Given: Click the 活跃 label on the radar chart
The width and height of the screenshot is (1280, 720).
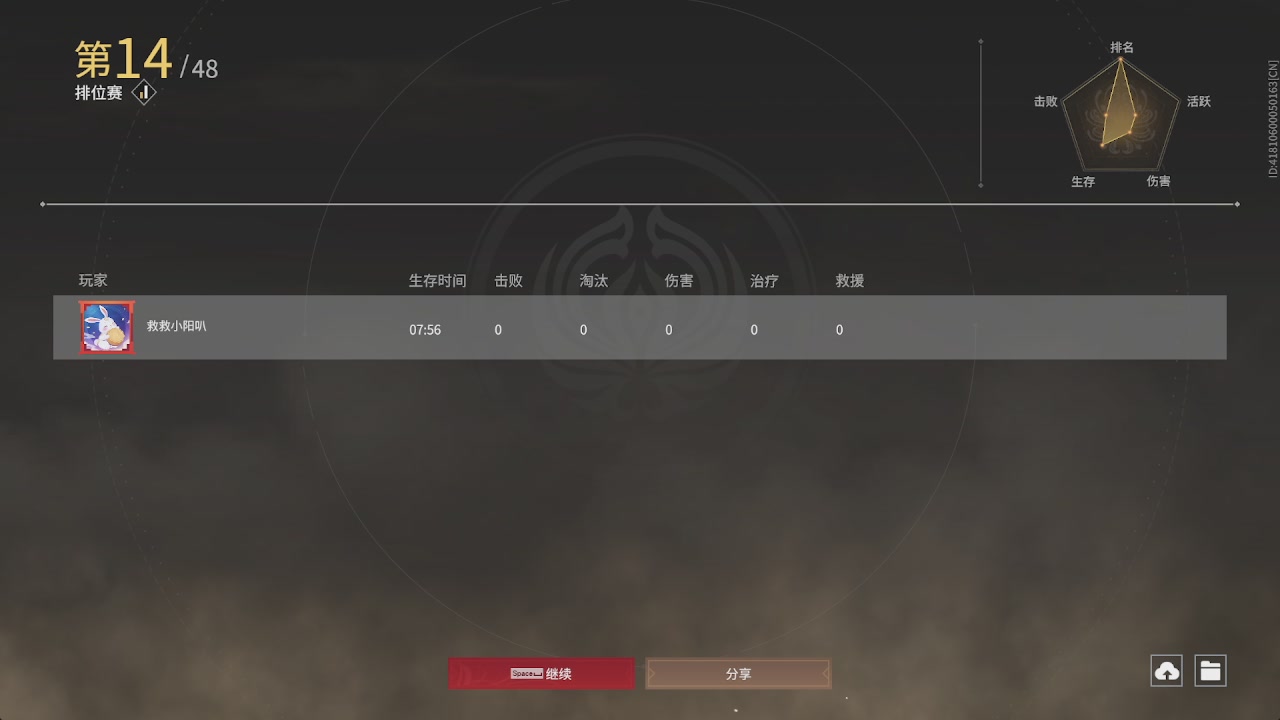Looking at the screenshot, I should click(x=1199, y=101).
